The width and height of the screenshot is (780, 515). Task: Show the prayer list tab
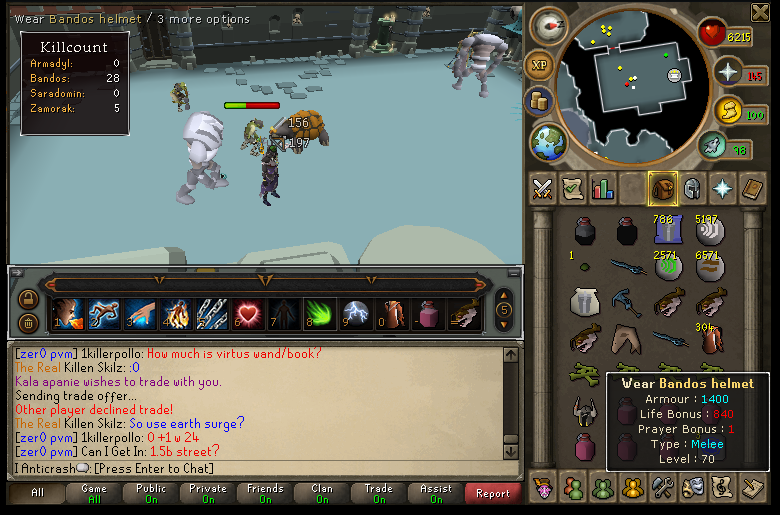coord(721,188)
